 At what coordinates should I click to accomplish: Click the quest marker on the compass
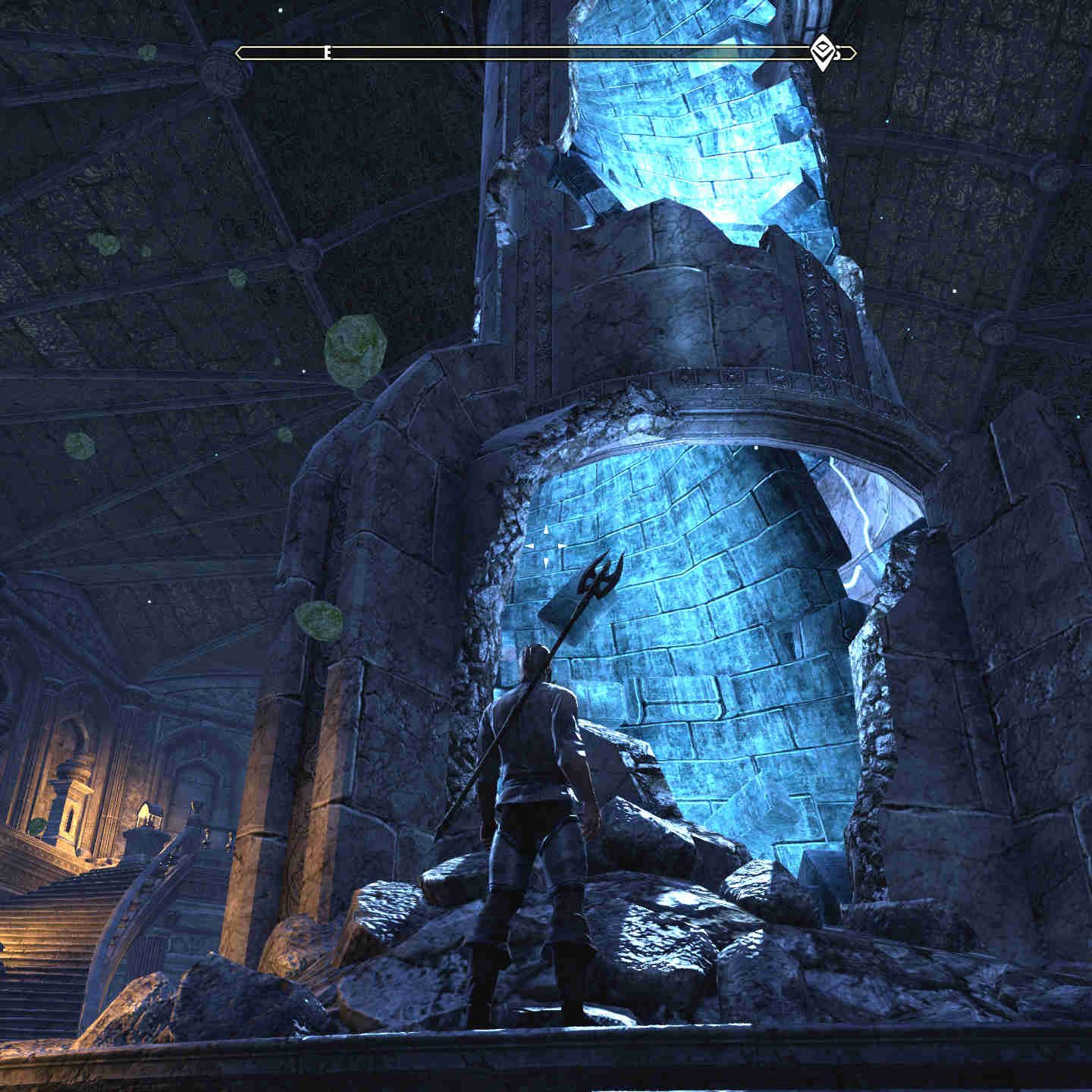tap(822, 52)
